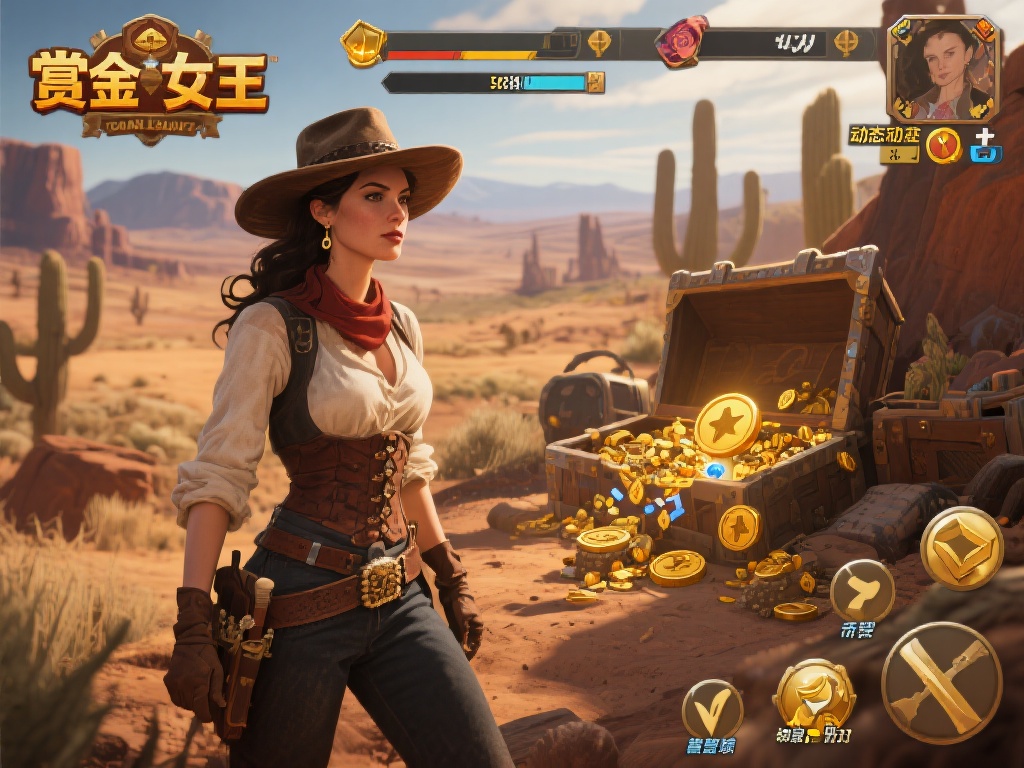The width and height of the screenshot is (1024, 768).
Task: Click the small gold button beside the blue bar
Action: pyautogui.click(x=596, y=82)
